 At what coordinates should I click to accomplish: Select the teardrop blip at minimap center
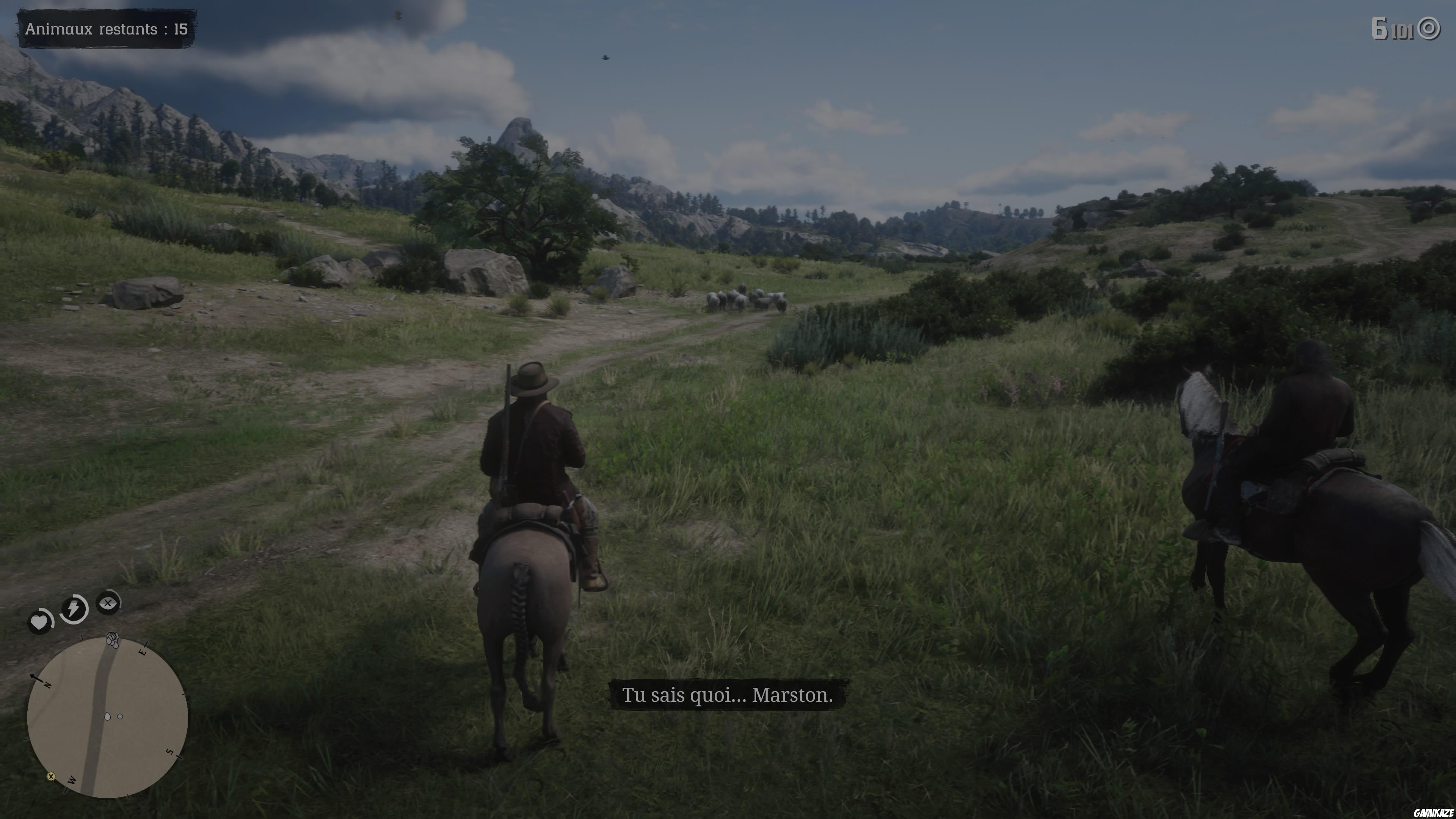(108, 717)
